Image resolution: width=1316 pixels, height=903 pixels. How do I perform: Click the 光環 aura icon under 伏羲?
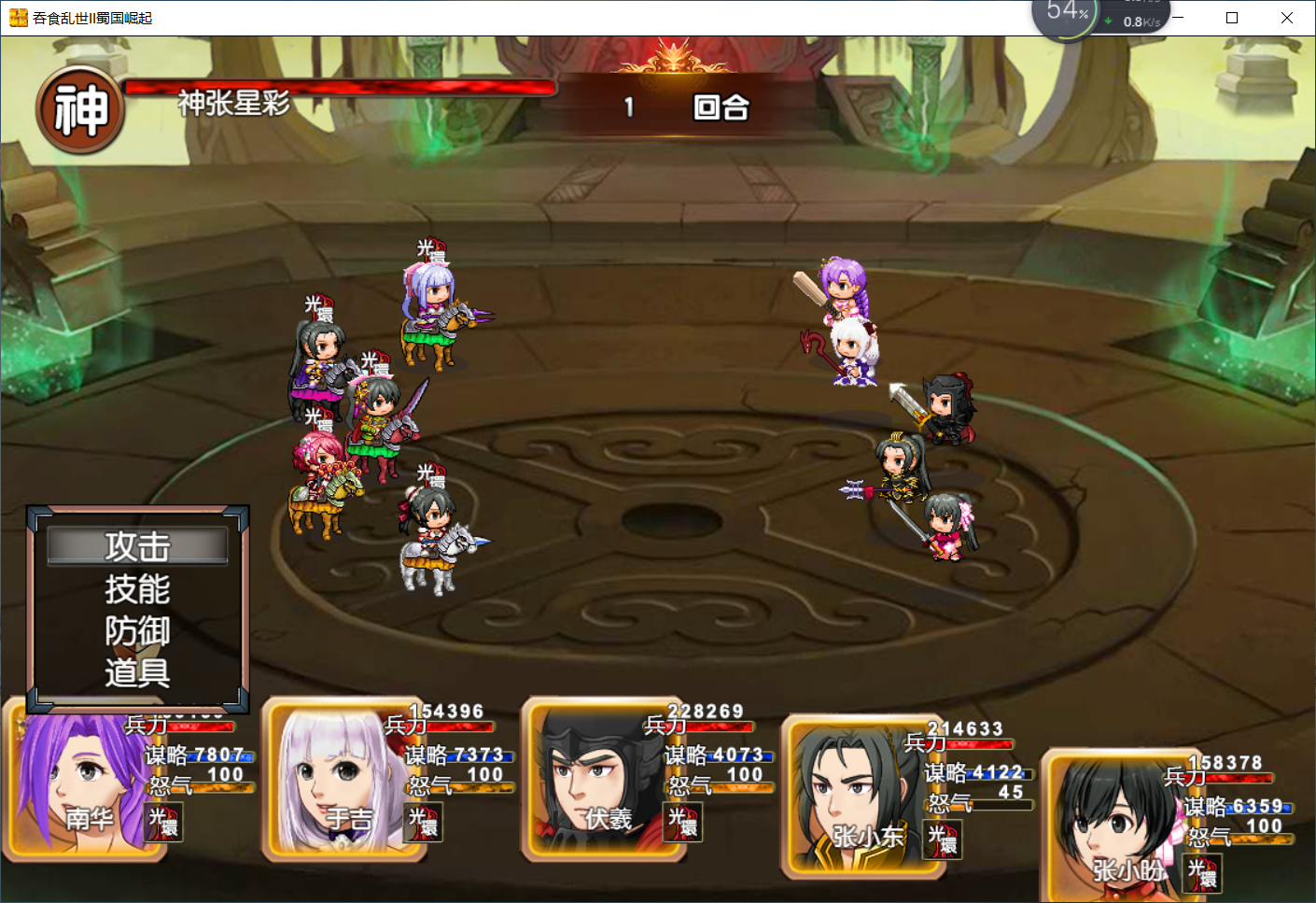682,823
